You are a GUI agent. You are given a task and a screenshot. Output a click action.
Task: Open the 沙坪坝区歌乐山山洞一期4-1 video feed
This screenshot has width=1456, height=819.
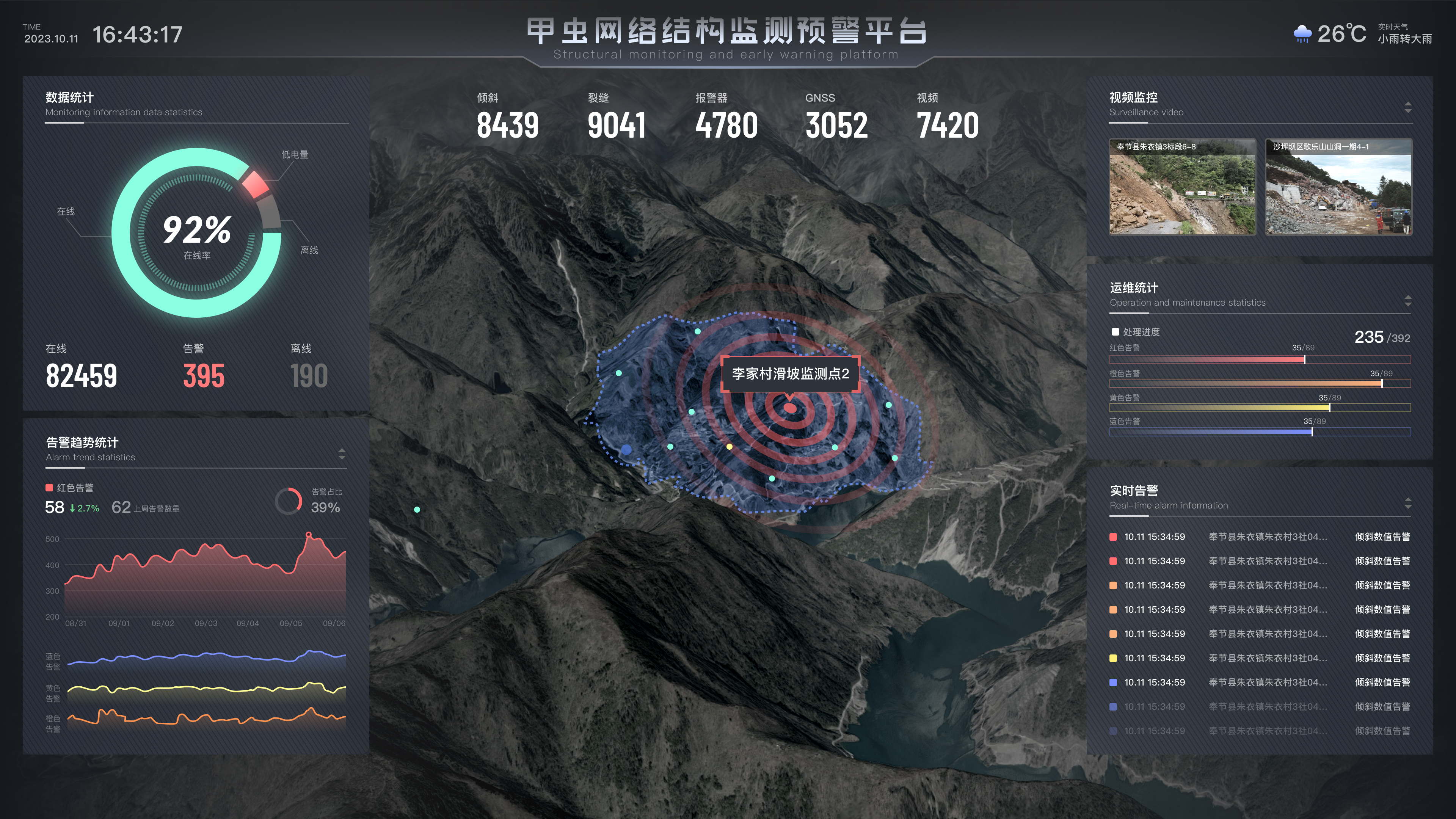pos(1338,187)
